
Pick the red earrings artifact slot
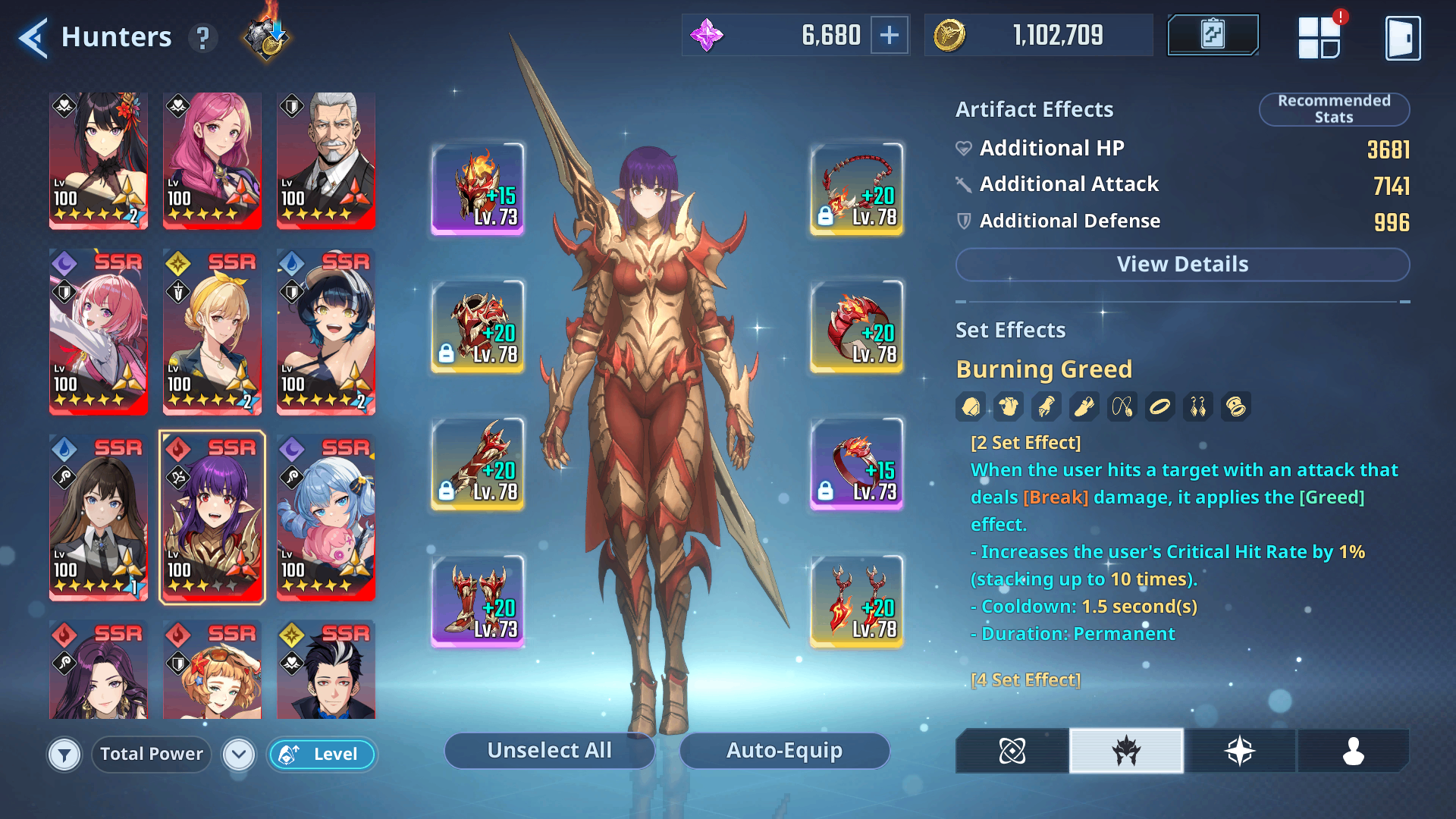point(857,601)
